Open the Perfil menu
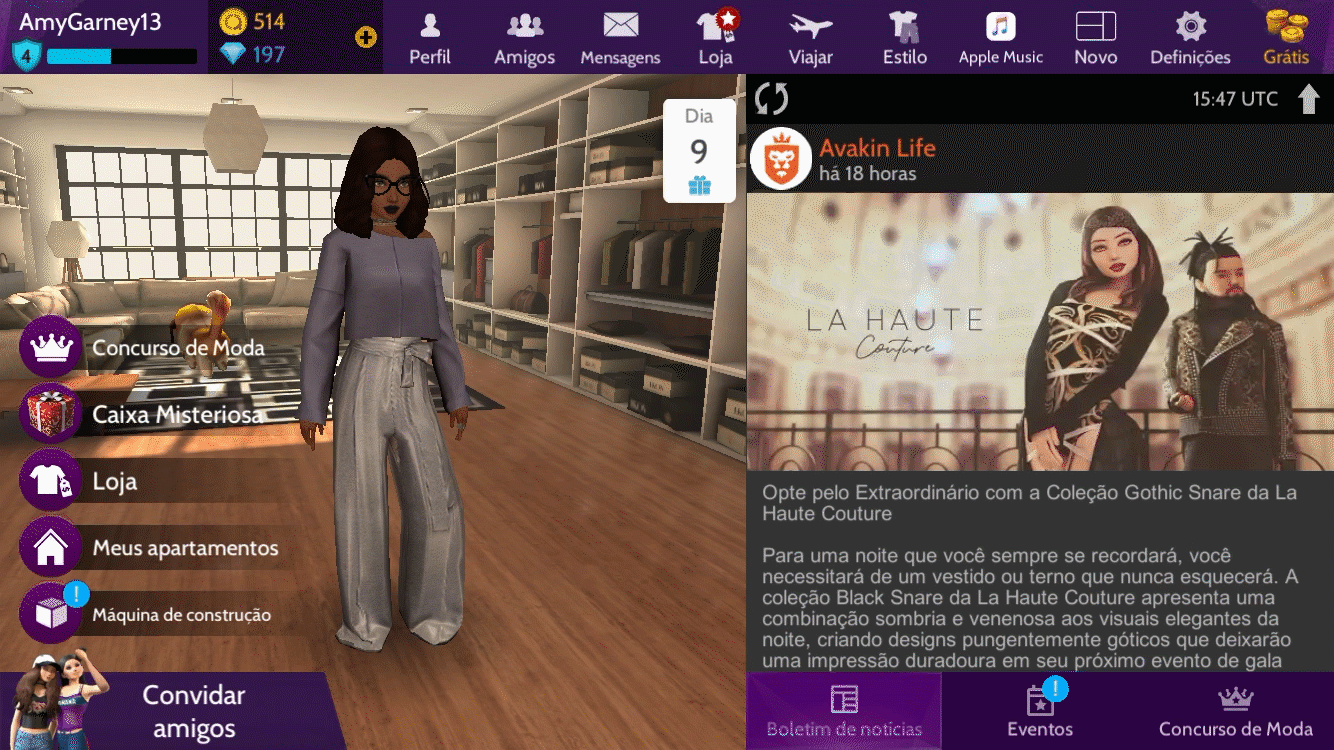 pos(430,37)
